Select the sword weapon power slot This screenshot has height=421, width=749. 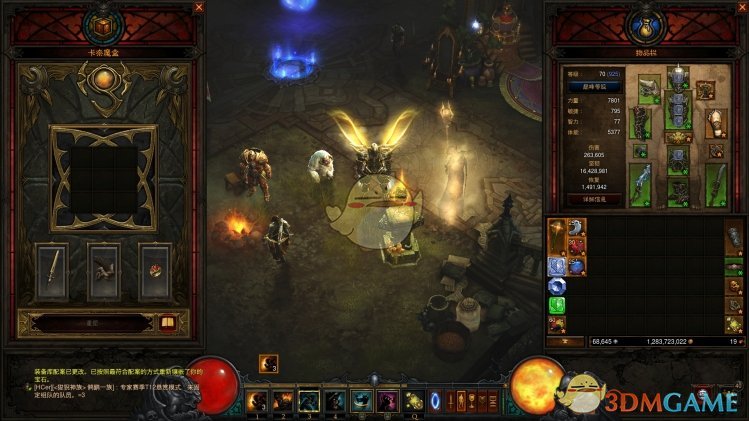point(52,270)
